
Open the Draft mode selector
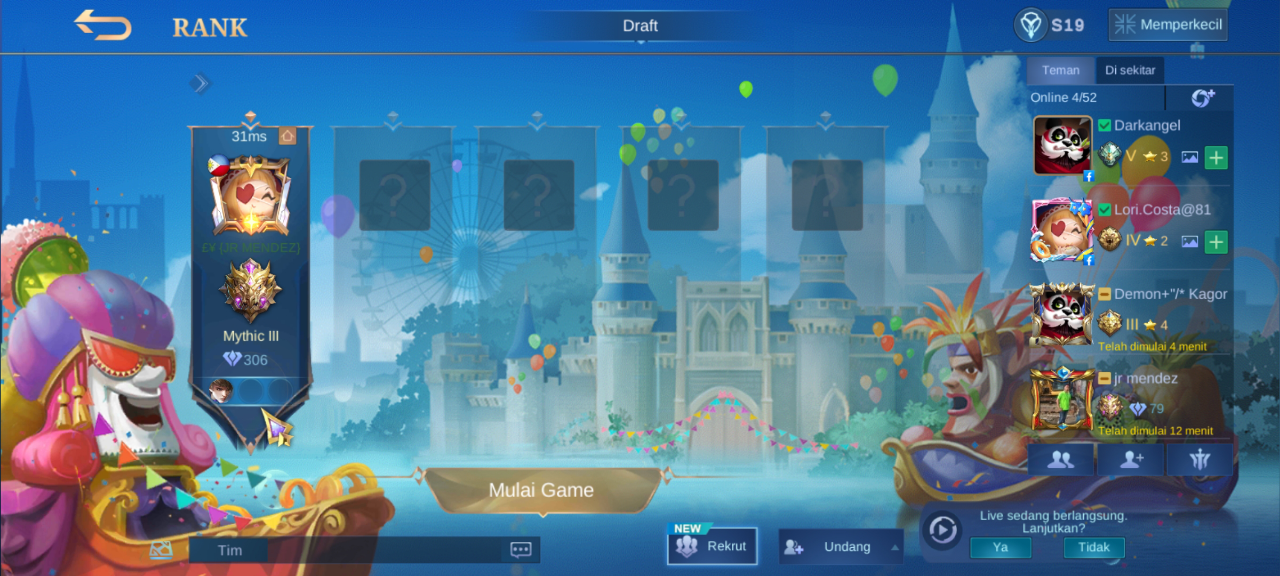640,27
